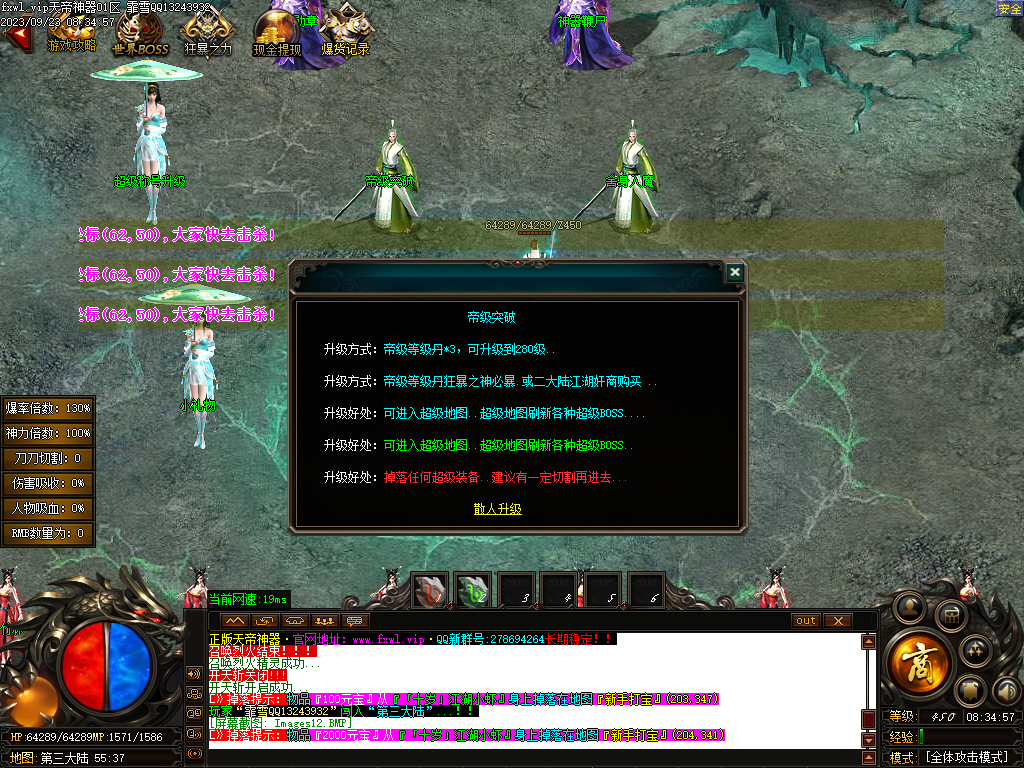Viewport: 1024px width, 768px height.
Task: Select the red-marked first hotbar slot
Action: point(431,591)
